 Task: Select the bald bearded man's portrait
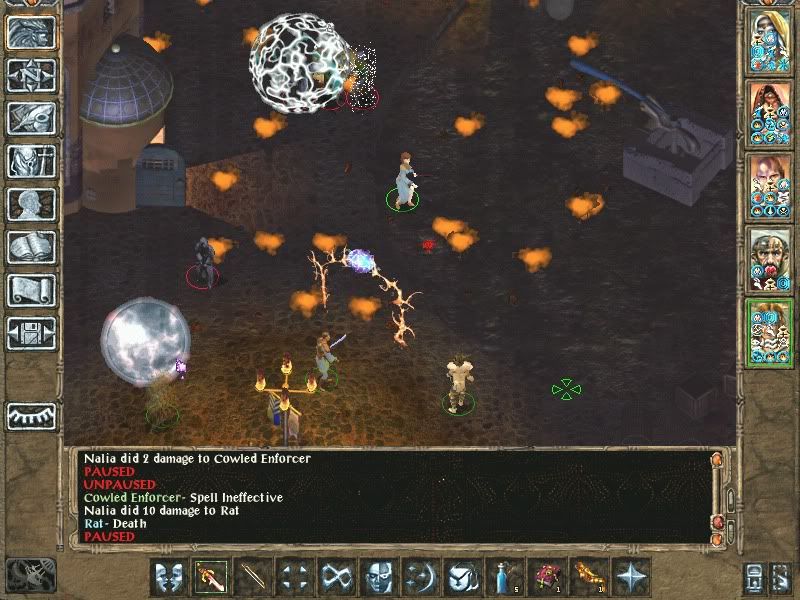pyautogui.click(x=769, y=259)
